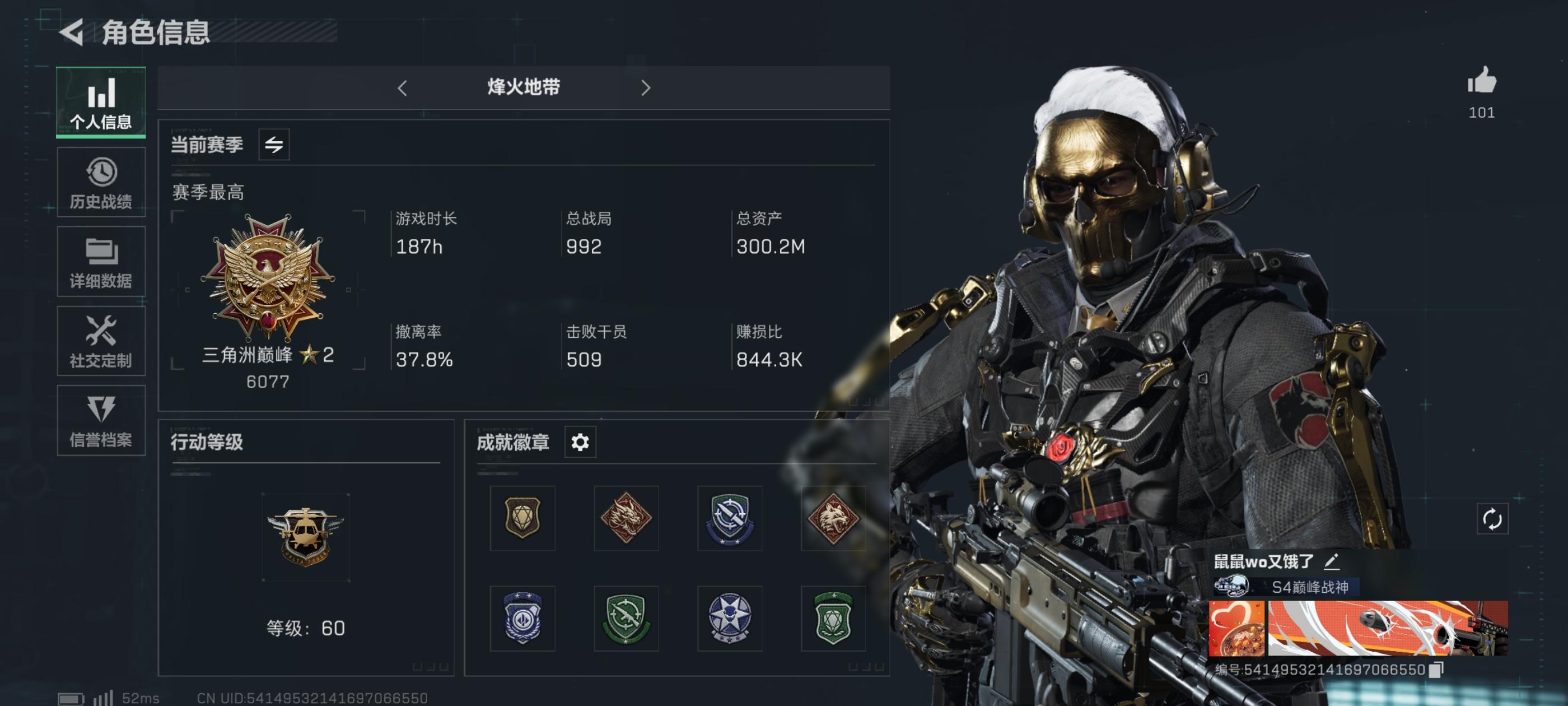Select the green rifle achievement badge

point(626,618)
